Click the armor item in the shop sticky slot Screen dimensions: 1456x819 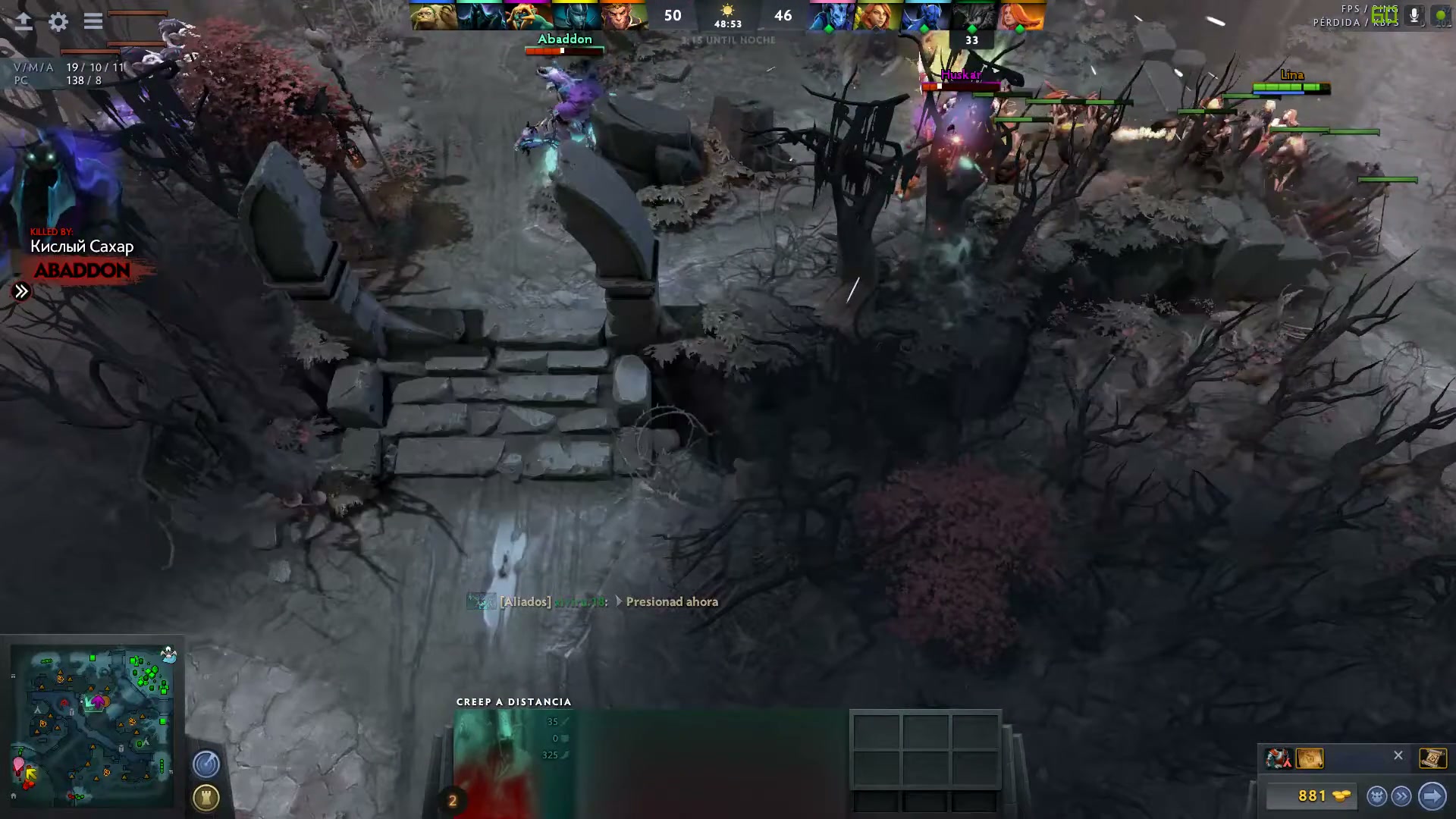(x=1279, y=758)
